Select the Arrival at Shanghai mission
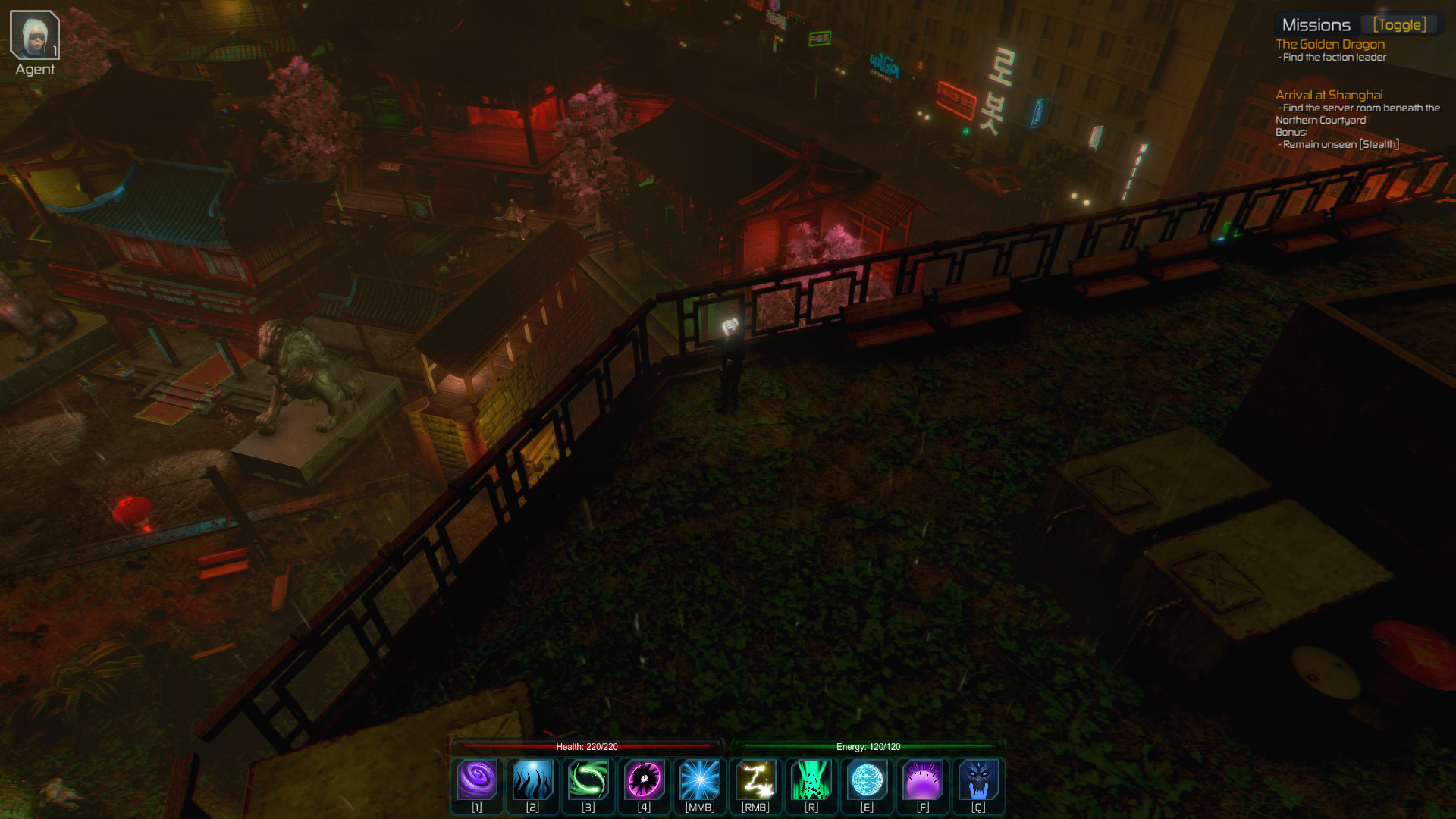 point(1329,95)
